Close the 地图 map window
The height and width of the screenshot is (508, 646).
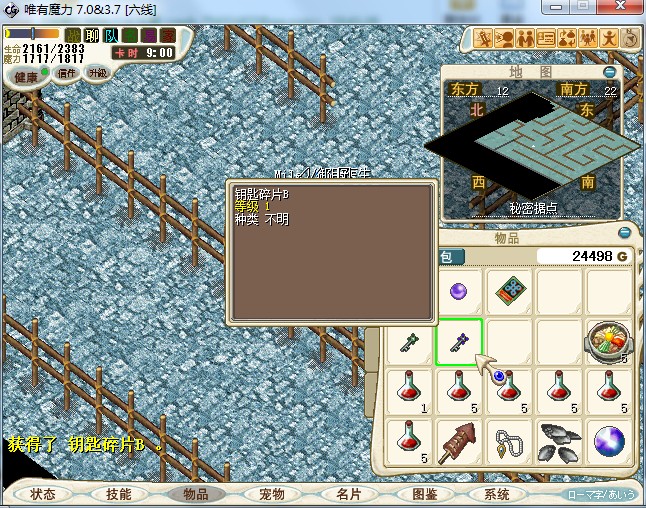(610, 72)
